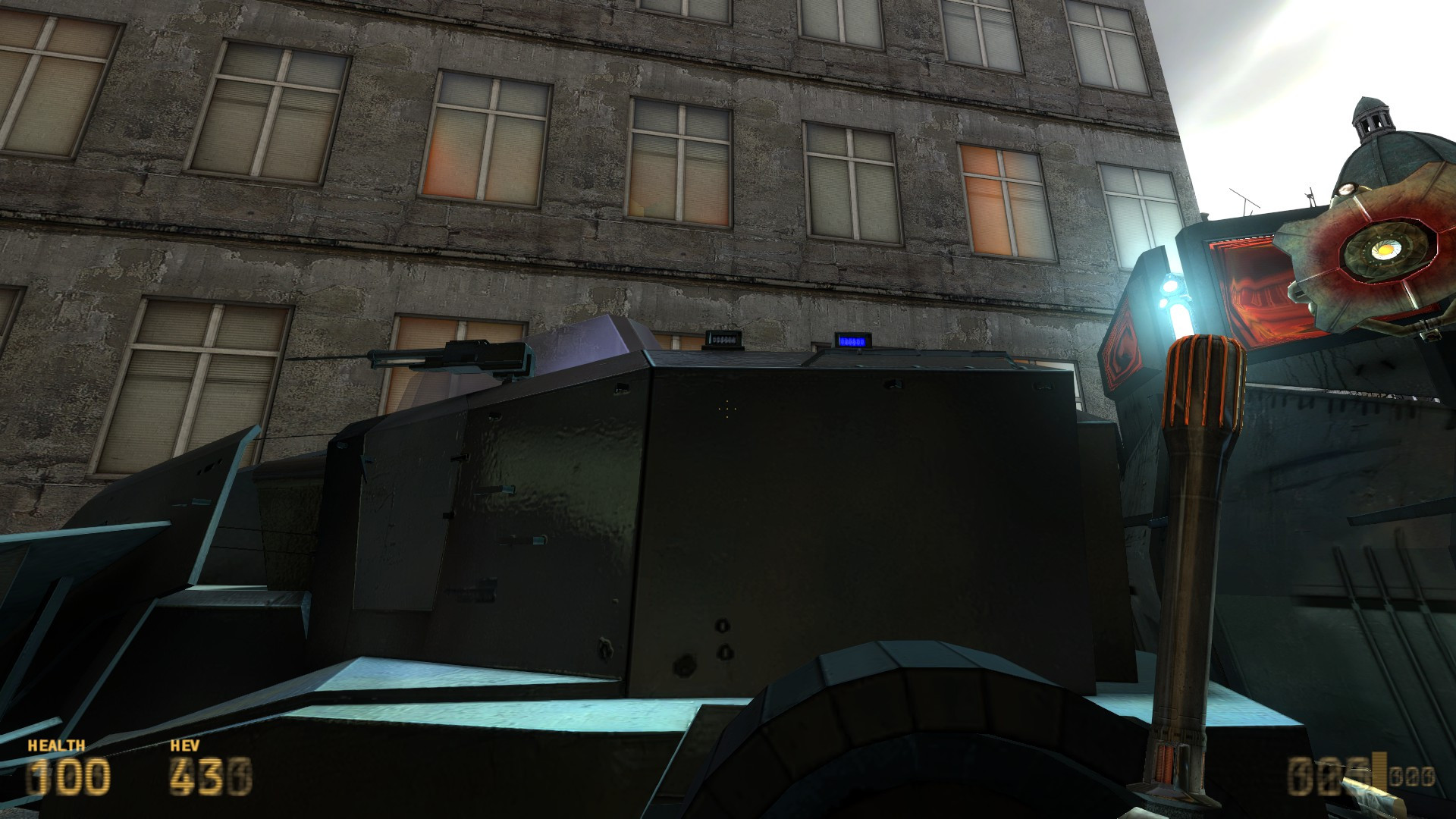The image size is (1456, 819).
Task: Click the crosshair in the screen center
Action: click(x=728, y=409)
